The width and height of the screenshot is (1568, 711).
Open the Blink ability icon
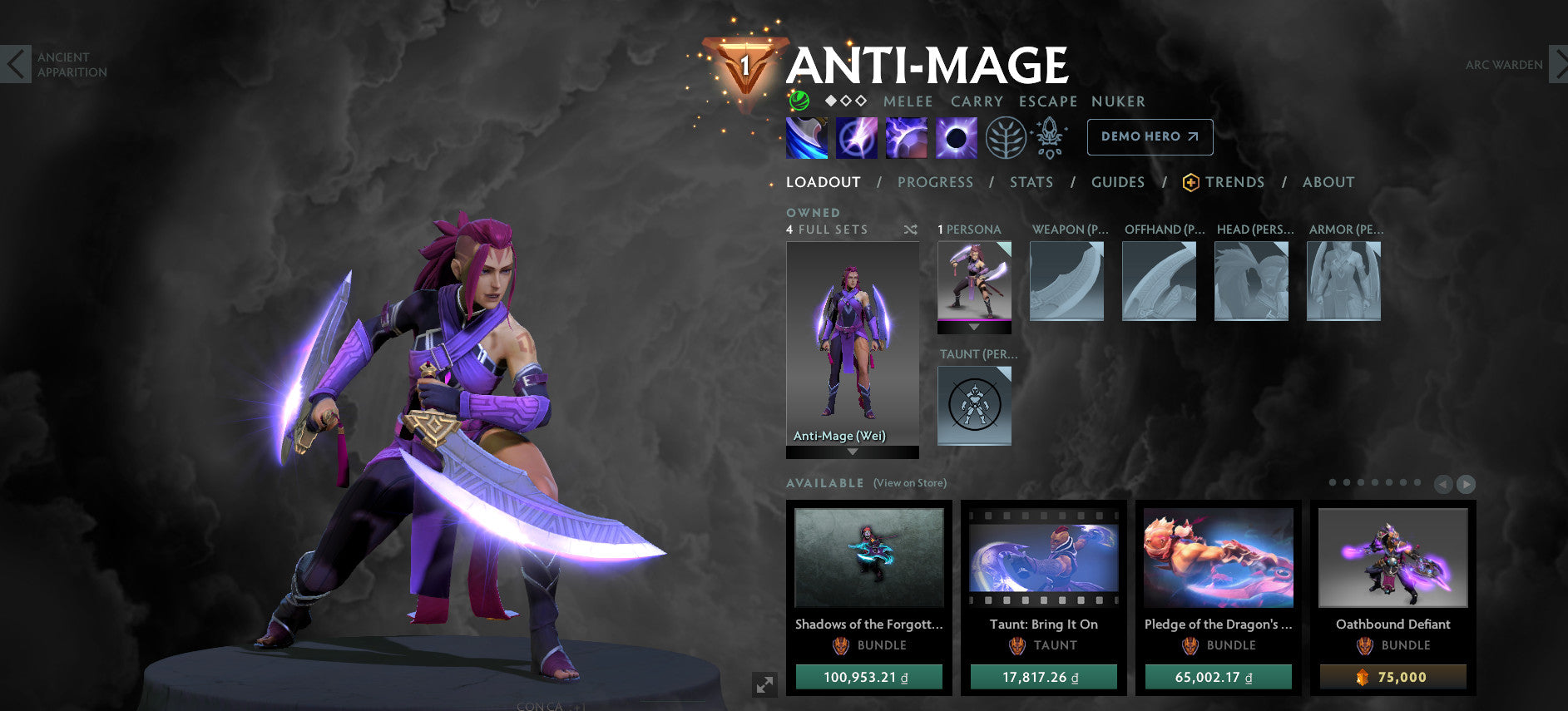pos(856,137)
